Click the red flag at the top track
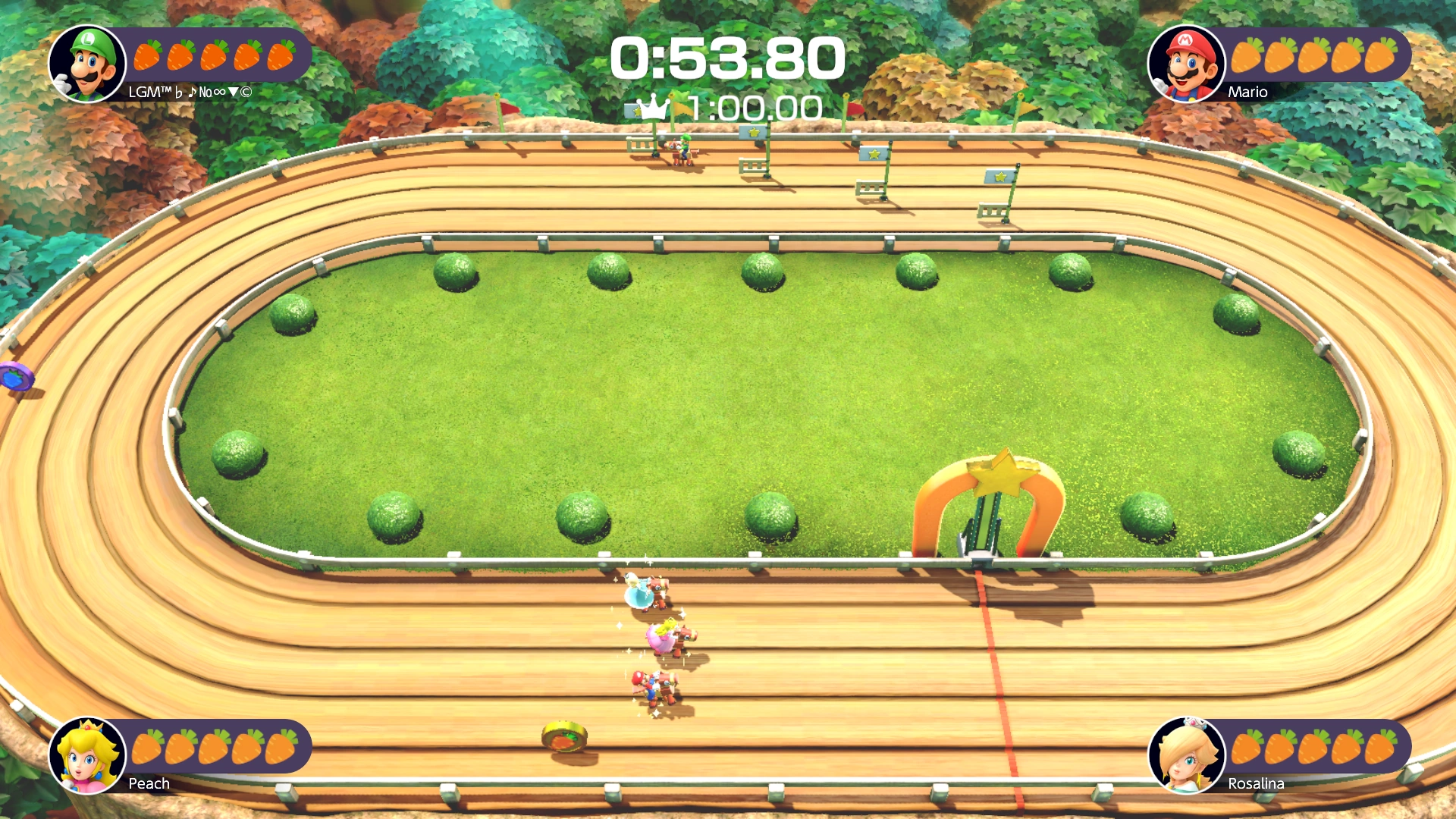Screen dimensions: 1456x819 coord(855,107)
